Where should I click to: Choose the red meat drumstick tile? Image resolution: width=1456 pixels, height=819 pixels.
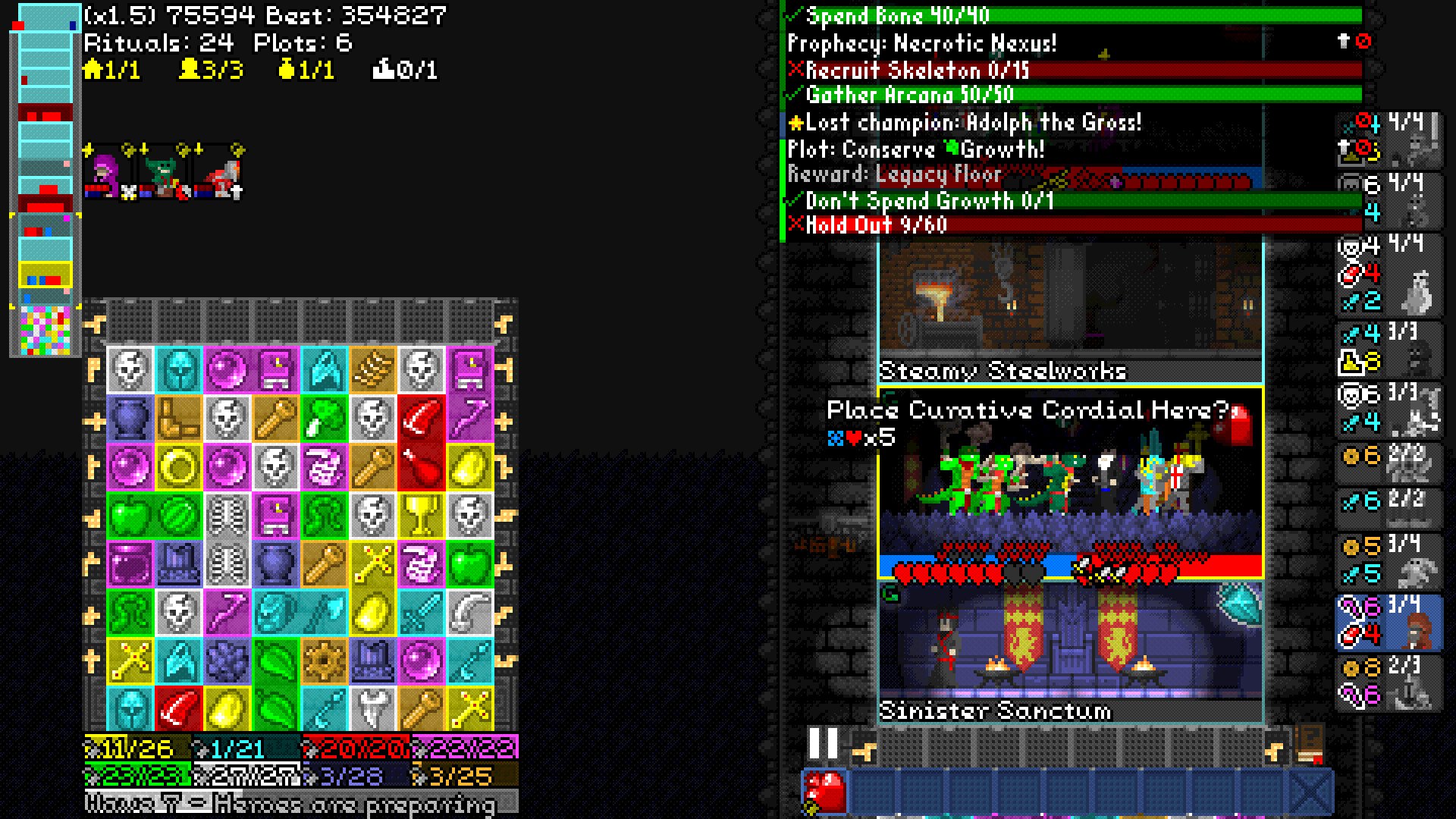pyautogui.click(x=422, y=467)
